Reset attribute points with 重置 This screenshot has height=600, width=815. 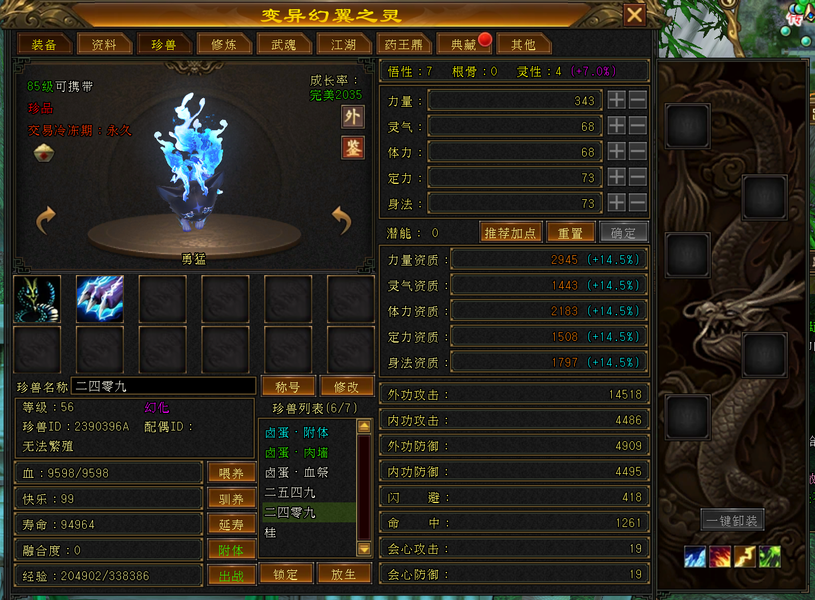[x=570, y=233]
